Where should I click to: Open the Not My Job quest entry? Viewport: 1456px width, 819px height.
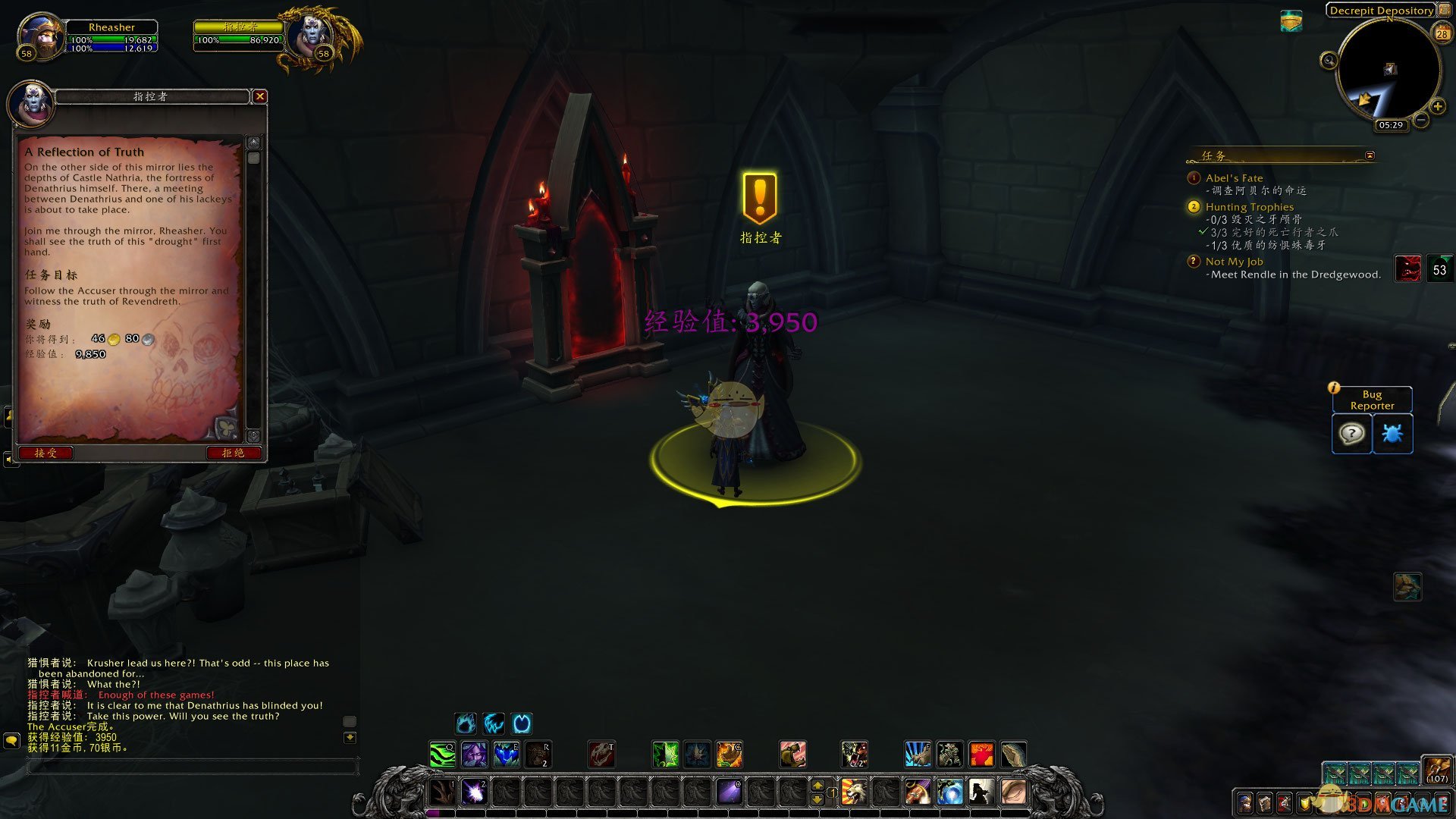point(1234,262)
